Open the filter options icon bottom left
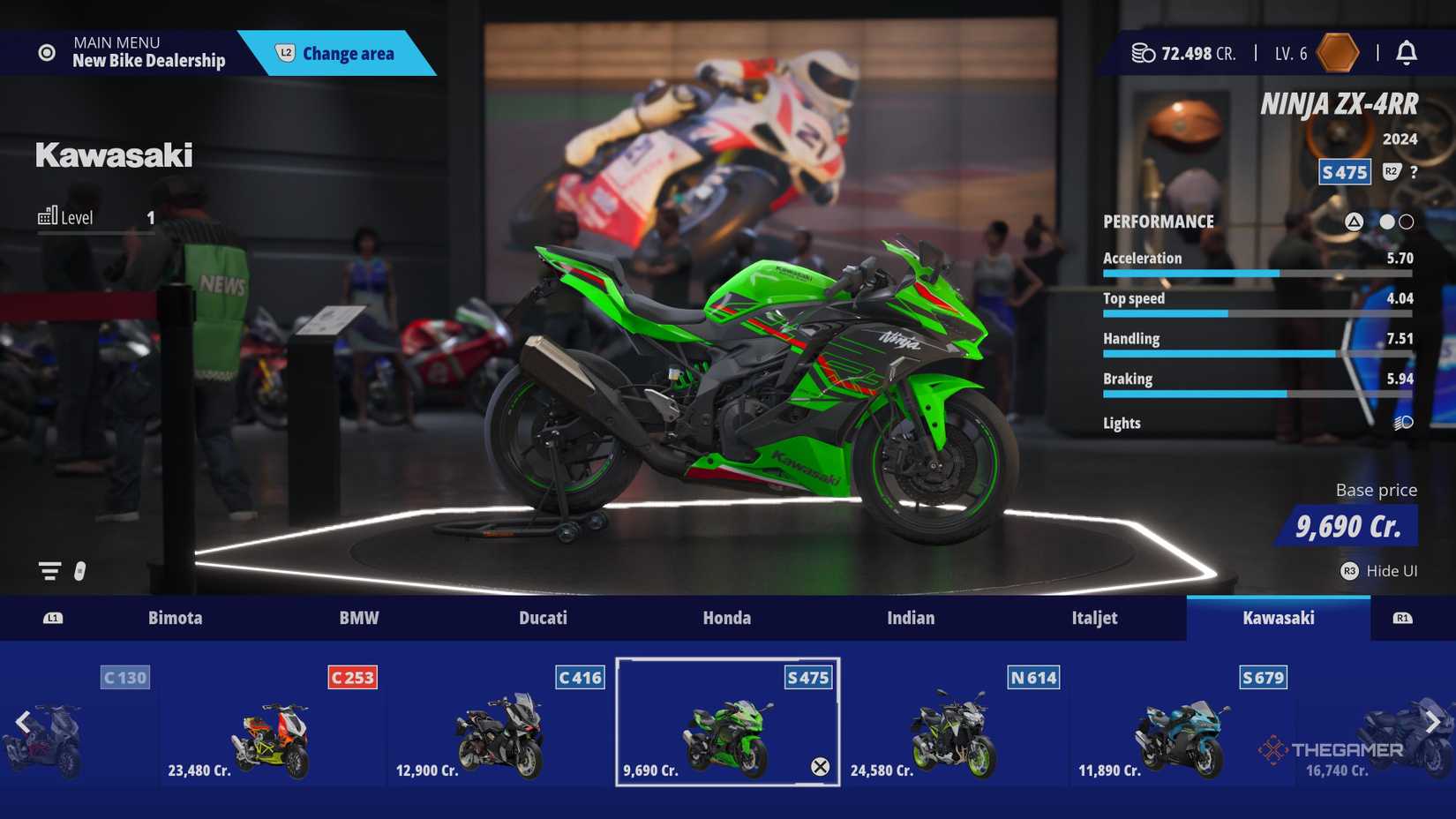Viewport: 1456px width, 819px height. pyautogui.click(x=48, y=570)
